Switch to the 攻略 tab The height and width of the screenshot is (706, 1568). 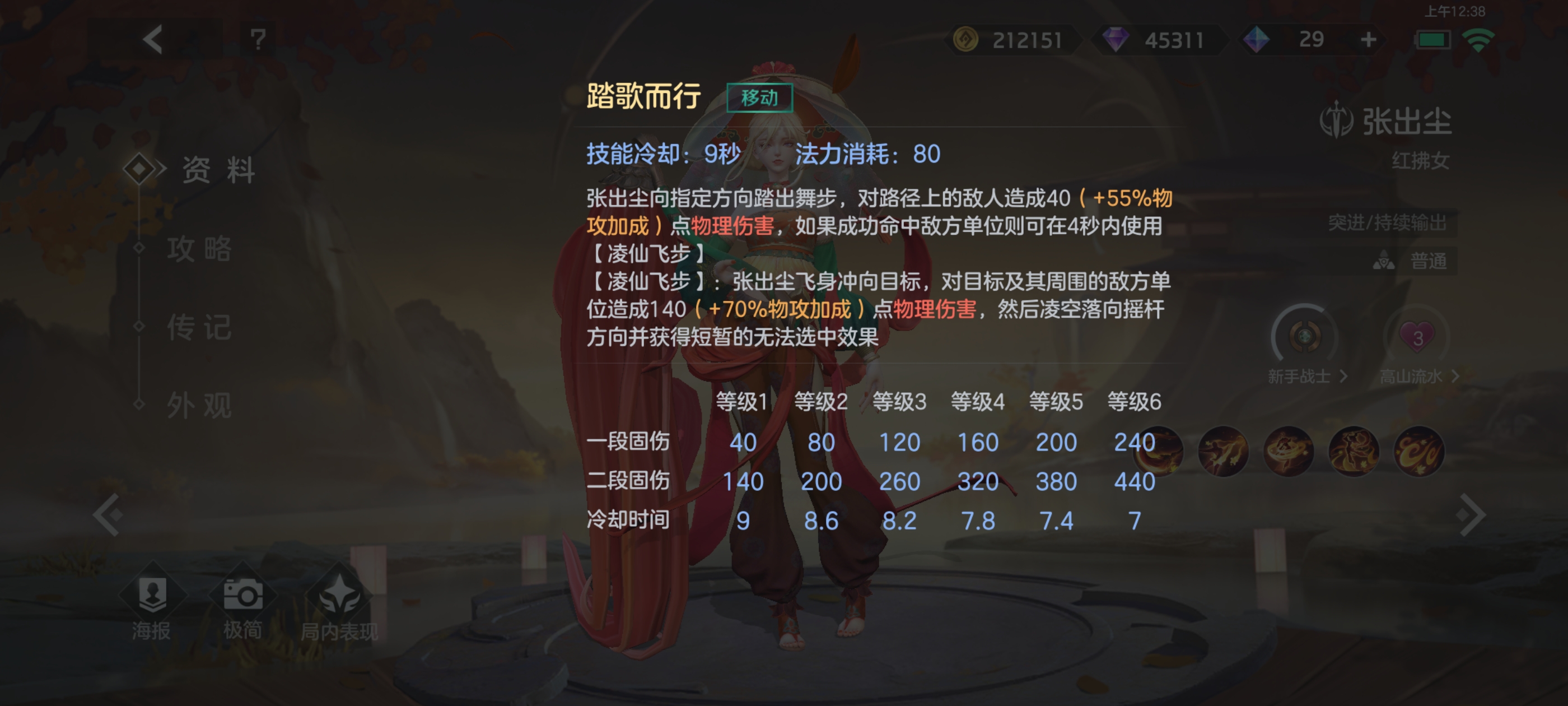click(x=199, y=250)
